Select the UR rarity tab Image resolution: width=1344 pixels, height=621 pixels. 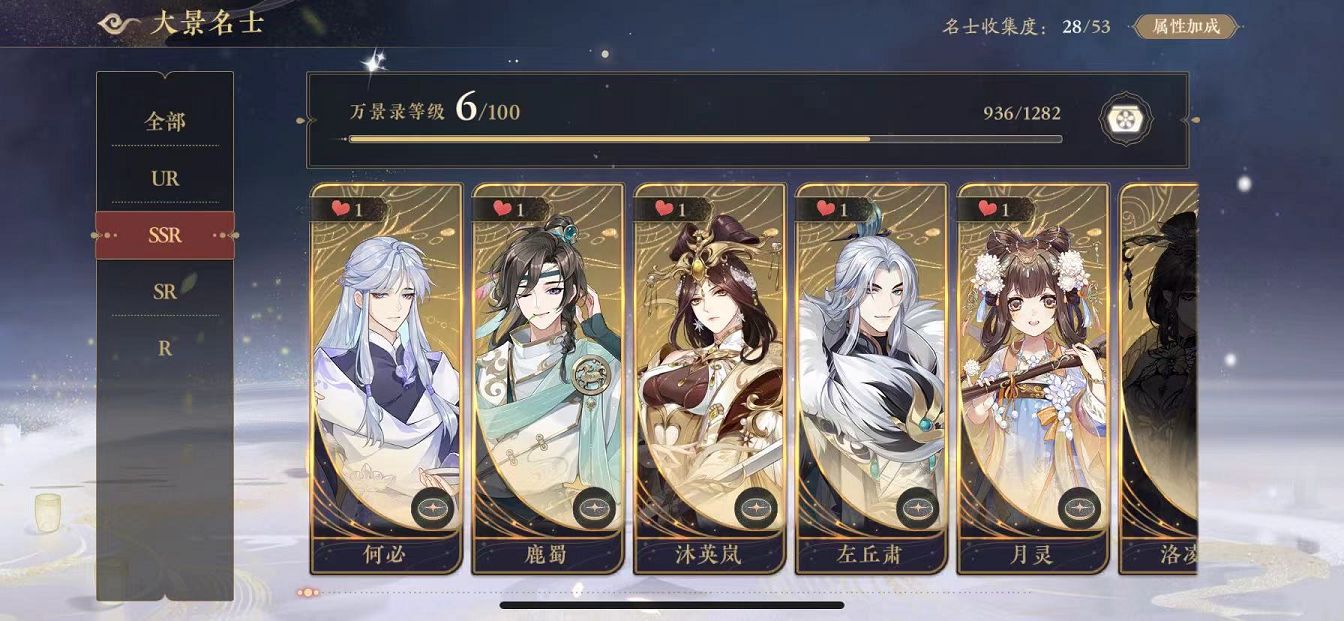165,179
